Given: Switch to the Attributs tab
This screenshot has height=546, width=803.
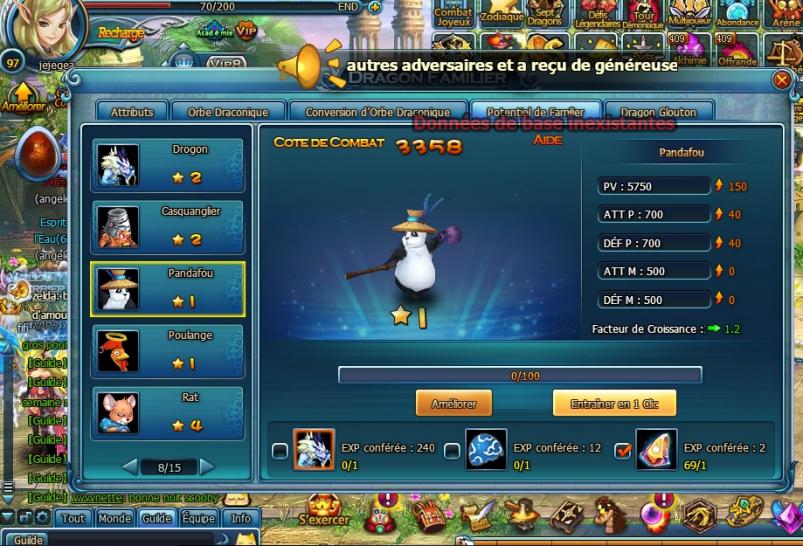Looking at the screenshot, I should pyautogui.click(x=132, y=113).
